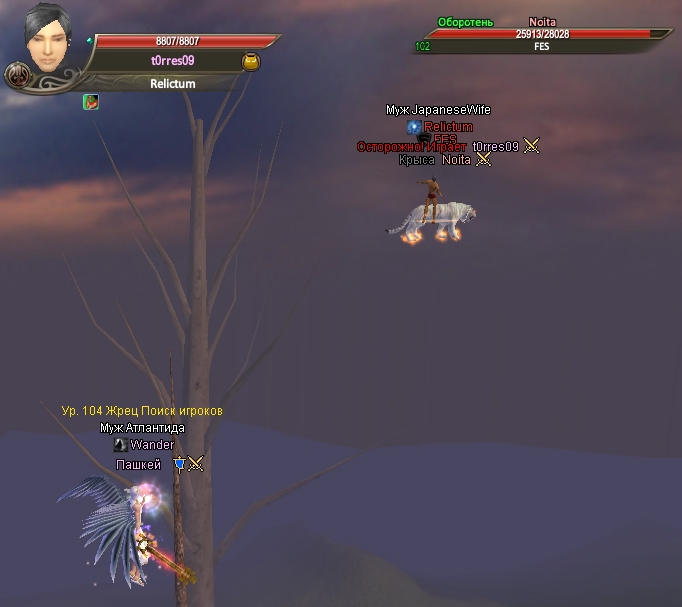
Task: Select the player named Wander by nameplate
Action: [x=152, y=445]
